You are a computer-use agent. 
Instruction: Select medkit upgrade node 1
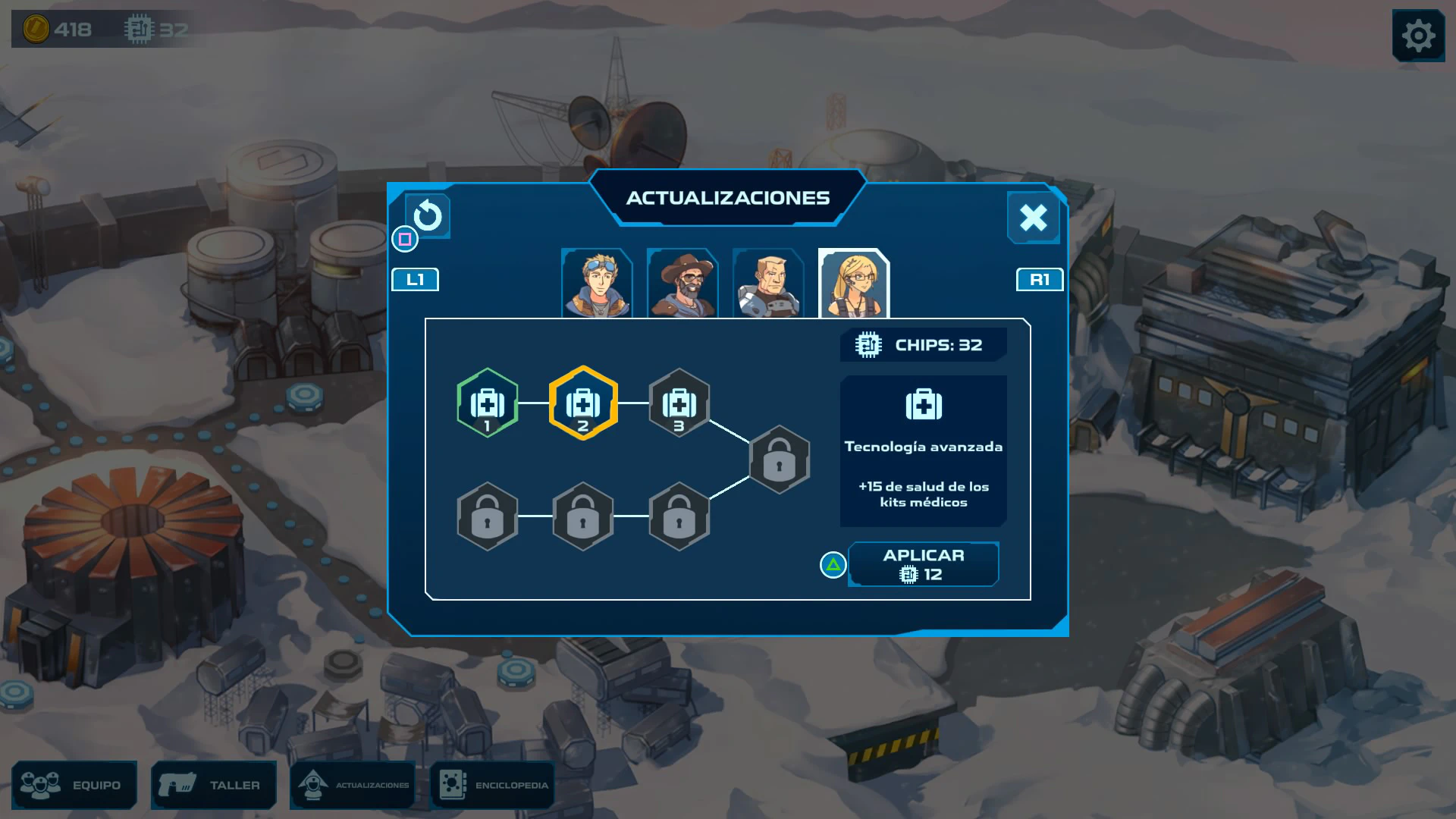coord(488,403)
